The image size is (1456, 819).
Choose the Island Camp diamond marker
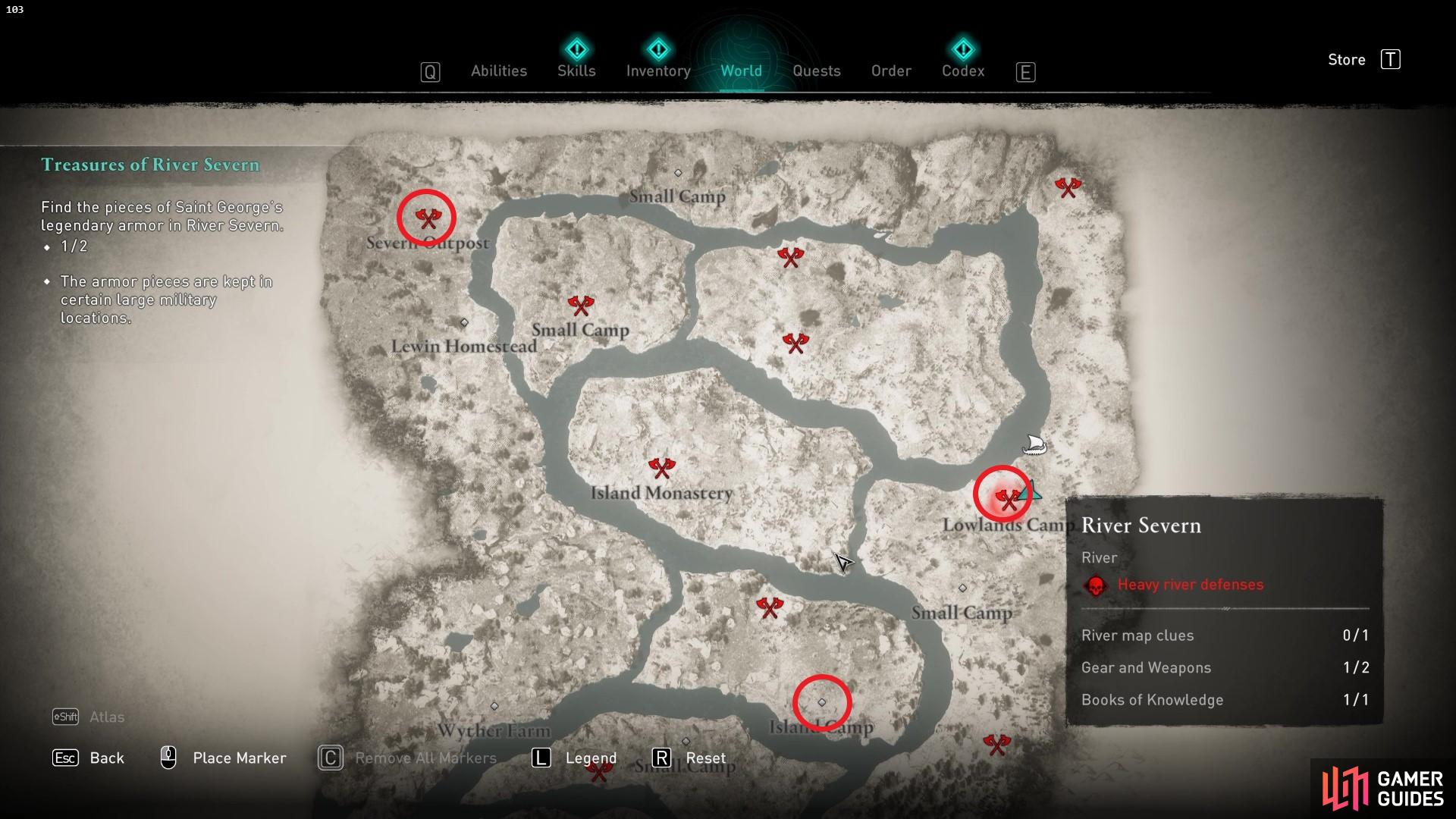821,702
